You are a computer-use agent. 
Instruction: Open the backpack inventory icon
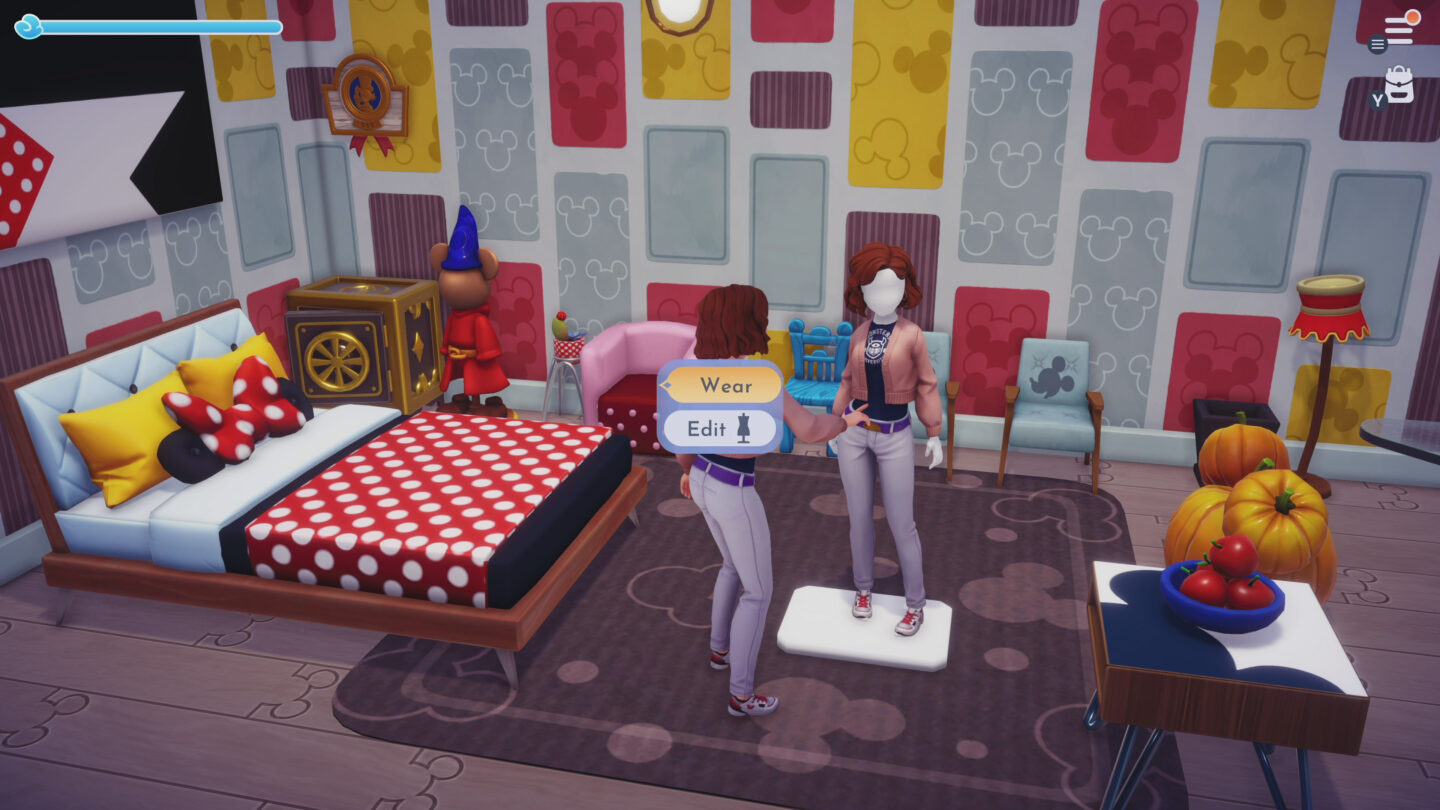[1399, 83]
